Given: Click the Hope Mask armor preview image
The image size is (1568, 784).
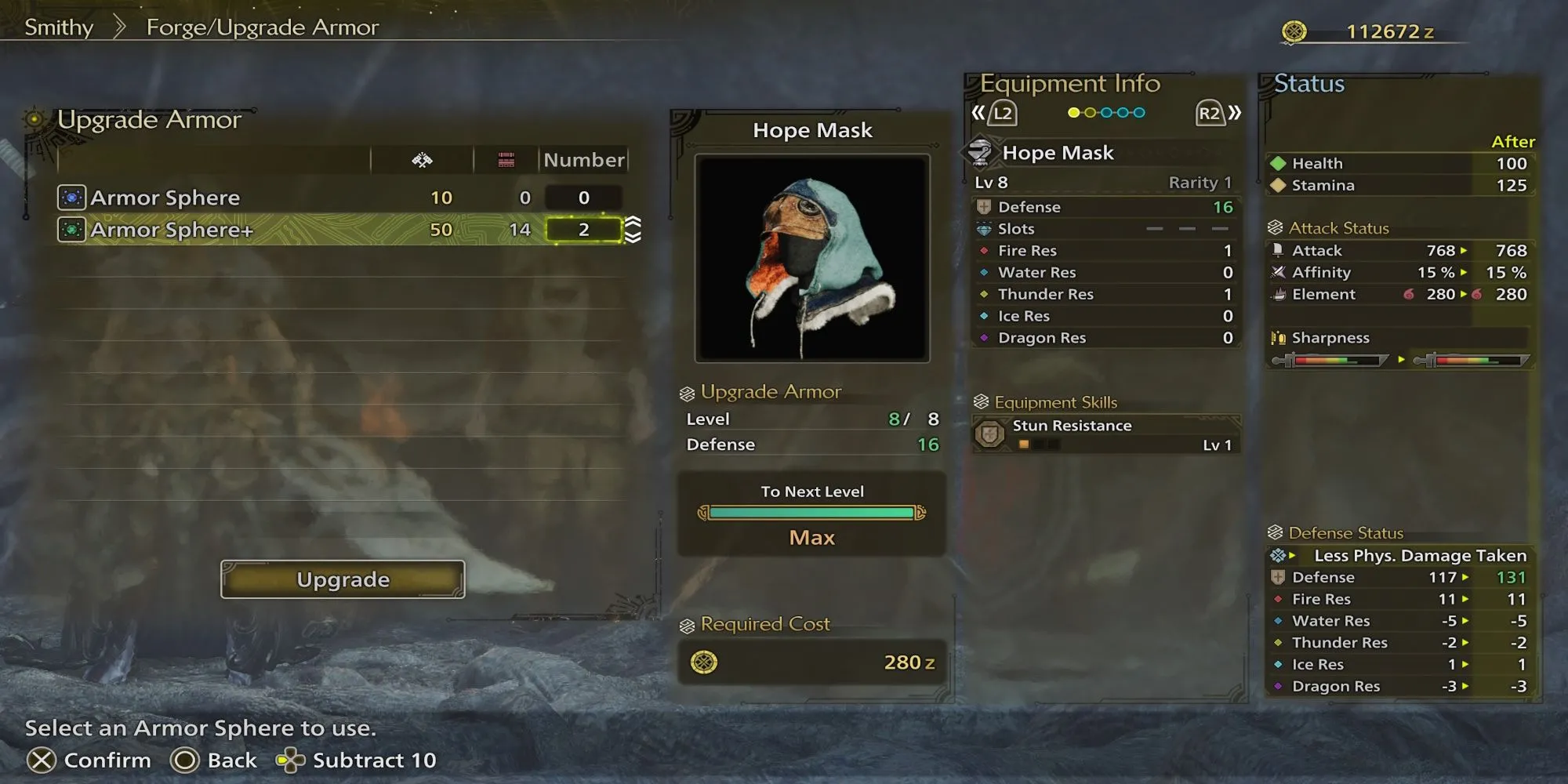Looking at the screenshot, I should coord(812,258).
